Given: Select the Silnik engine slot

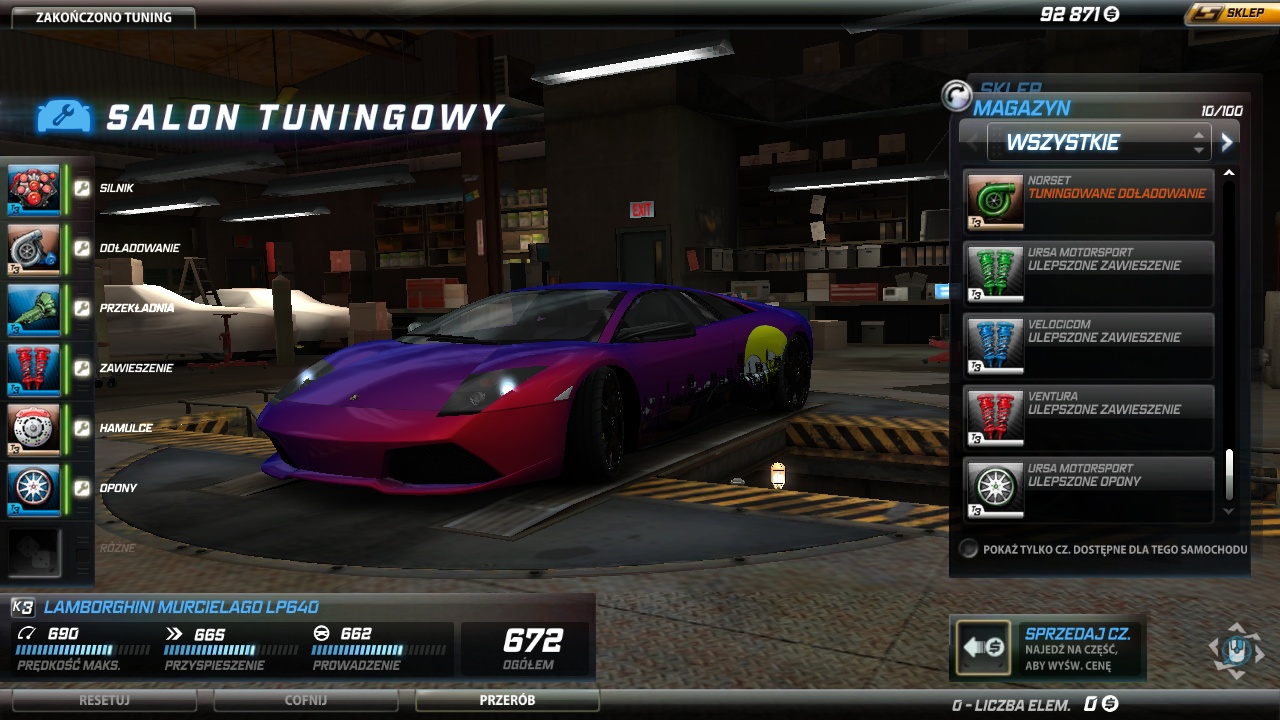Looking at the screenshot, I should point(34,189).
